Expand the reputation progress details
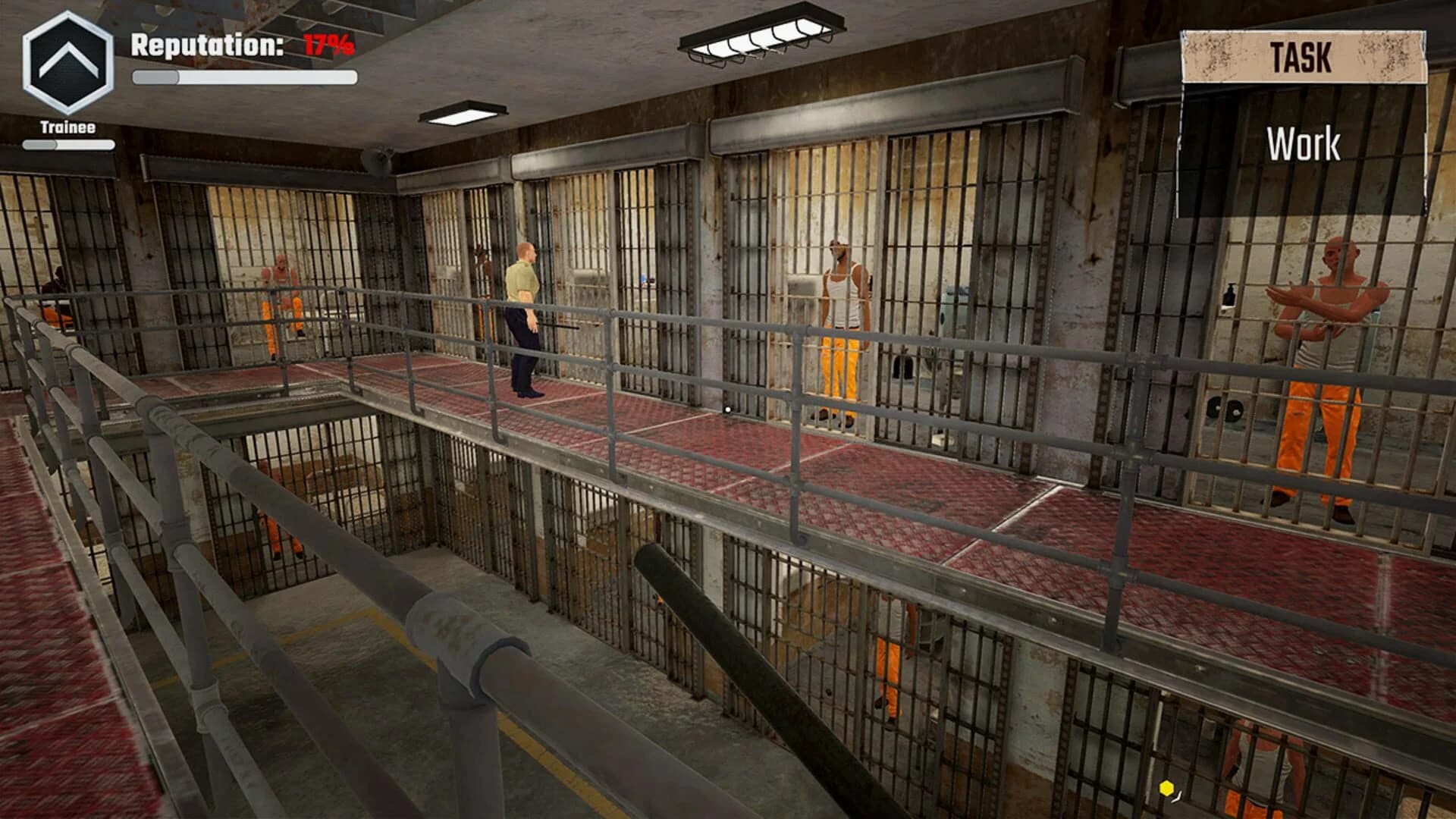The height and width of the screenshot is (819, 1456). coord(244,74)
